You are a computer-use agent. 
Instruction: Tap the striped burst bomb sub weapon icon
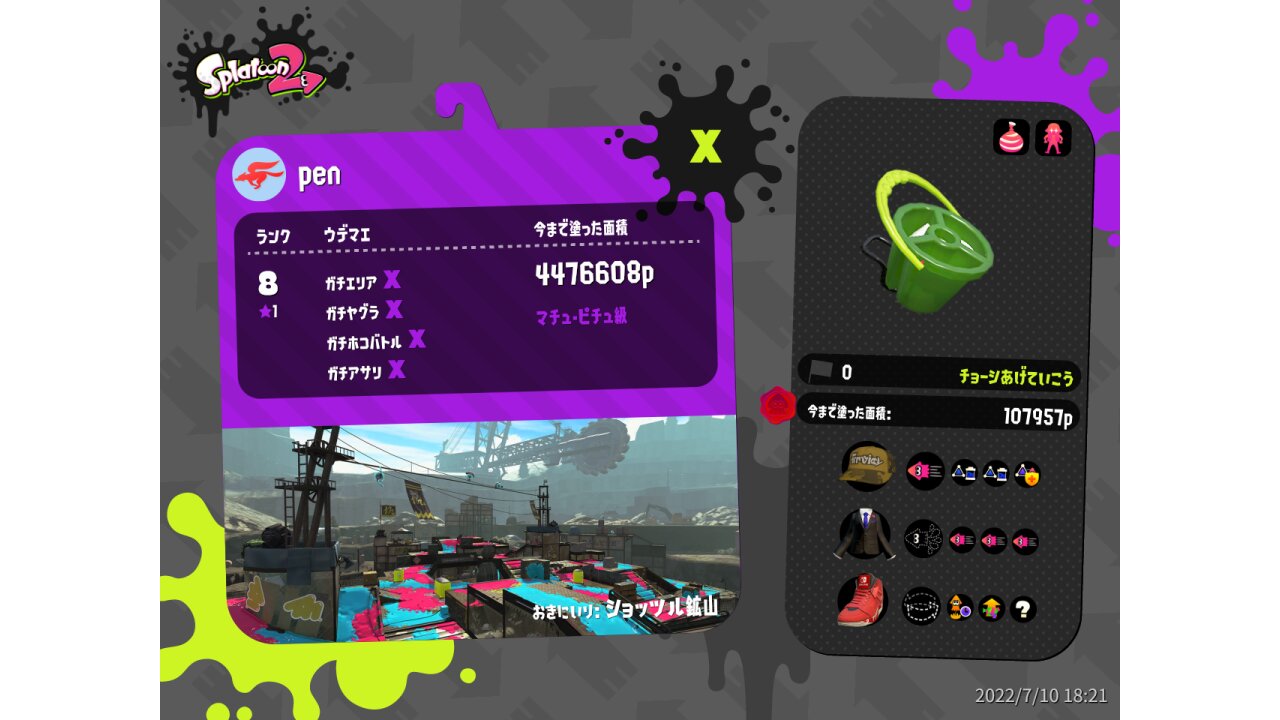pyautogui.click(x=1011, y=137)
